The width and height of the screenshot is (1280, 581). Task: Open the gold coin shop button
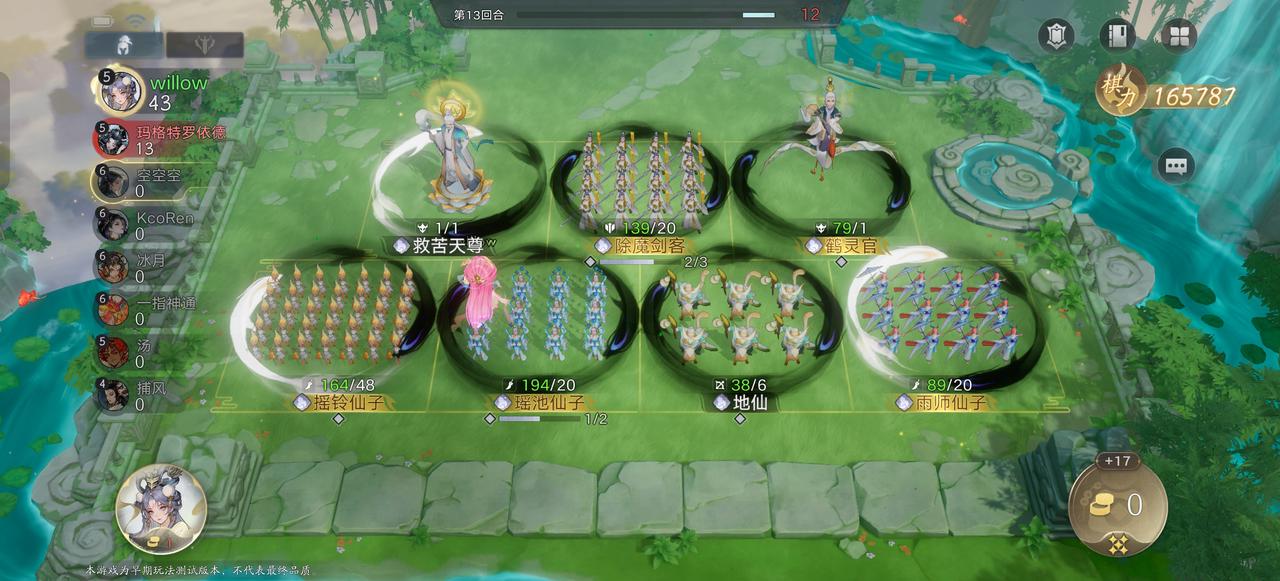tap(1116, 506)
